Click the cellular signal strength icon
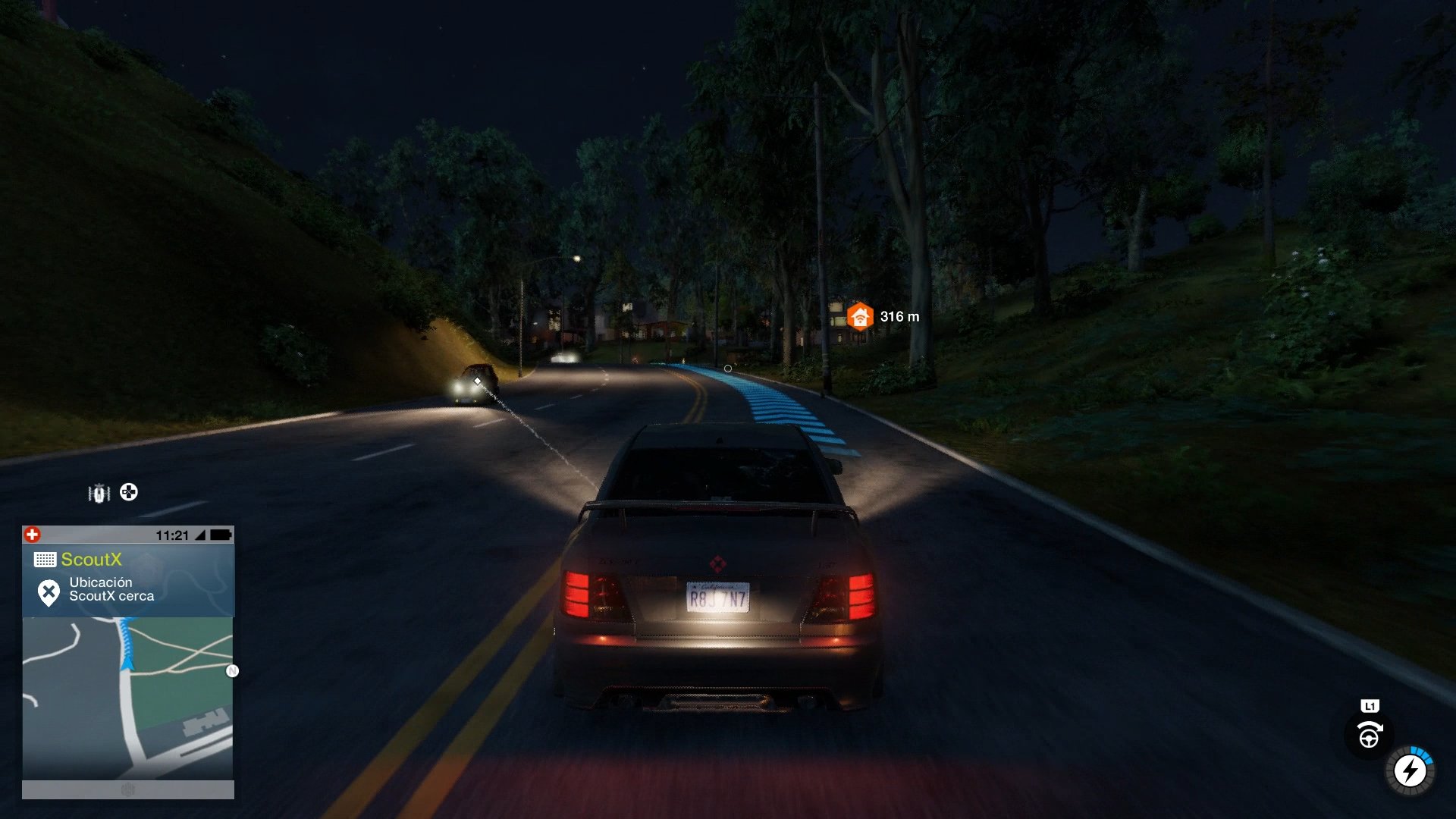Image resolution: width=1456 pixels, height=819 pixels. [201, 535]
